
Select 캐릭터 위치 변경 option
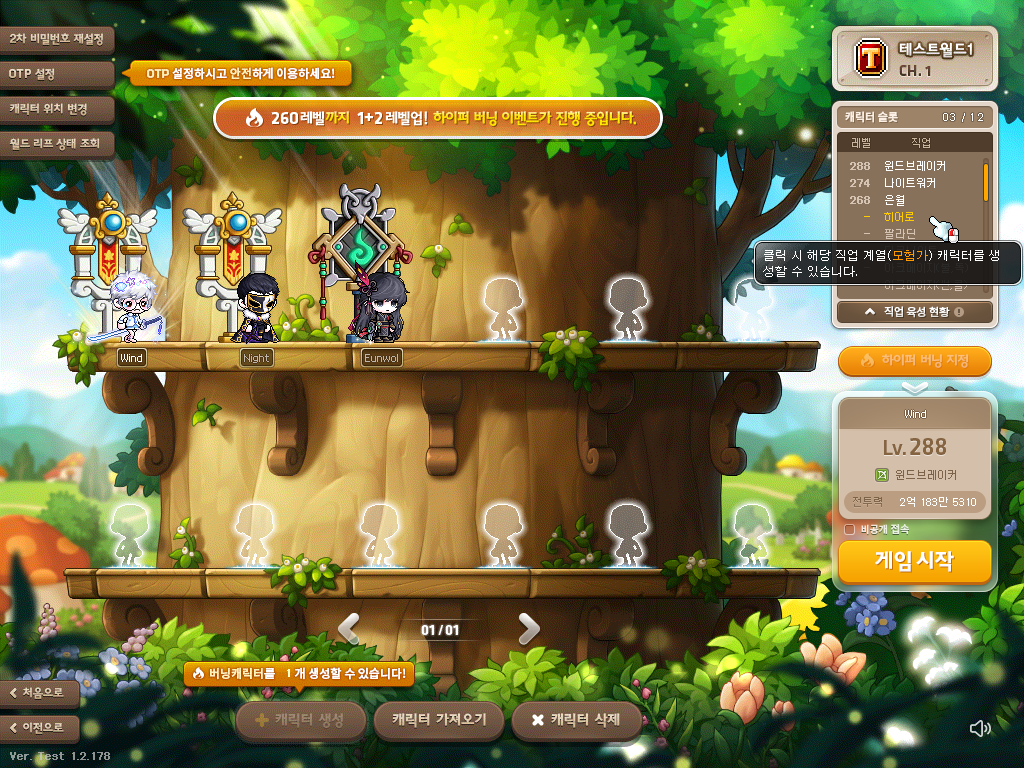click(56, 108)
